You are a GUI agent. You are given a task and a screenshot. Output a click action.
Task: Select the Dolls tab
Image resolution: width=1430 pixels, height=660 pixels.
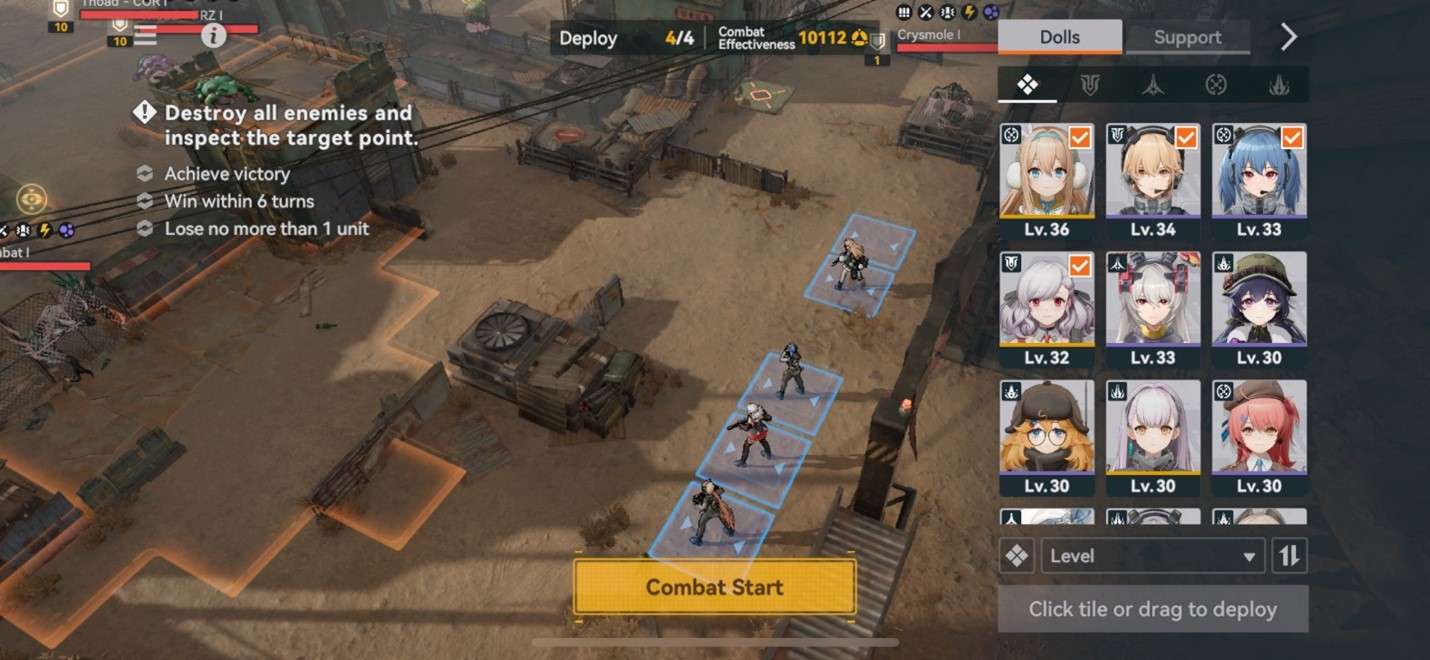tap(1059, 37)
